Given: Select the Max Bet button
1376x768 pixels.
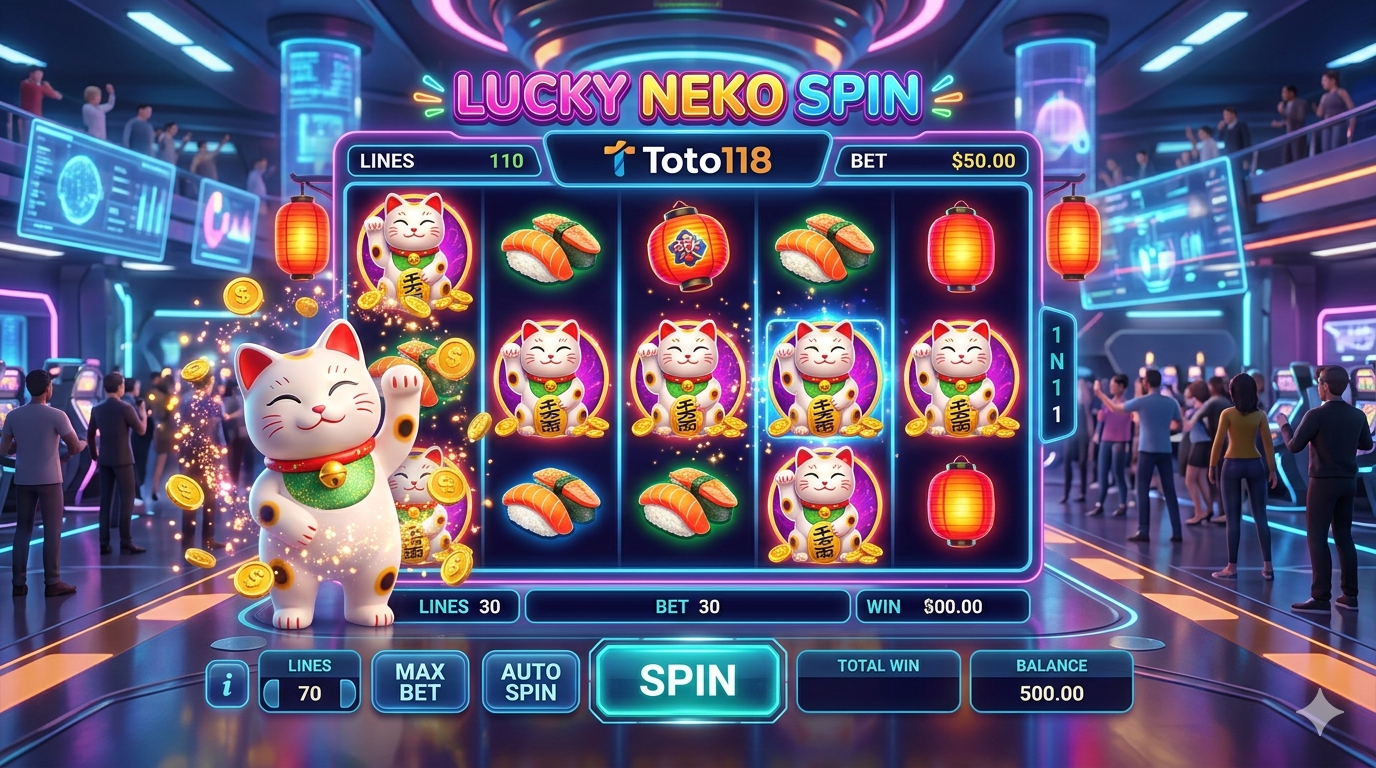Looking at the screenshot, I should (x=419, y=682).
